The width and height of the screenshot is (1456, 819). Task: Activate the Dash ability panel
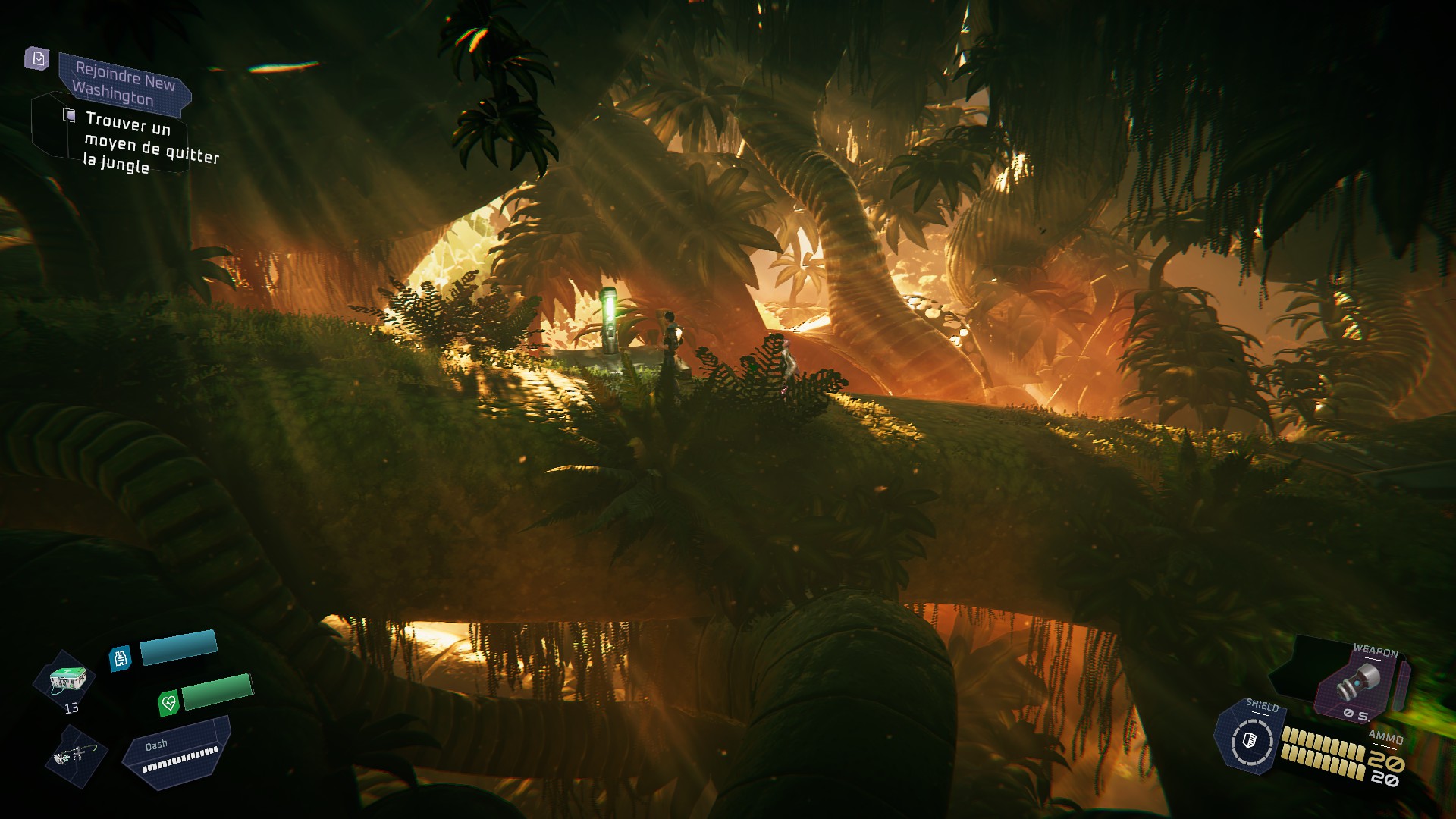click(x=179, y=753)
